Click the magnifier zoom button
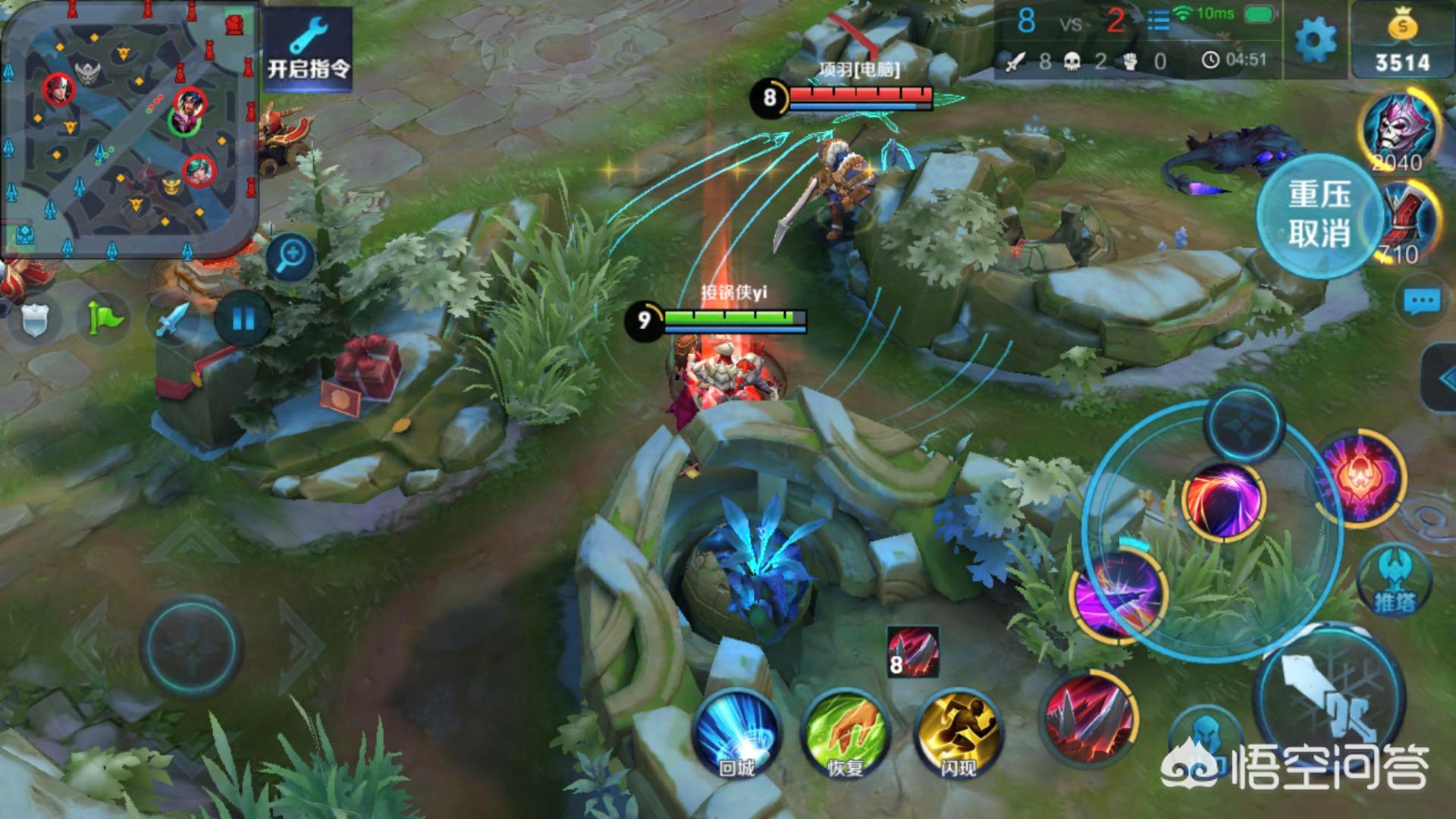The width and height of the screenshot is (1456, 819). coord(290,256)
